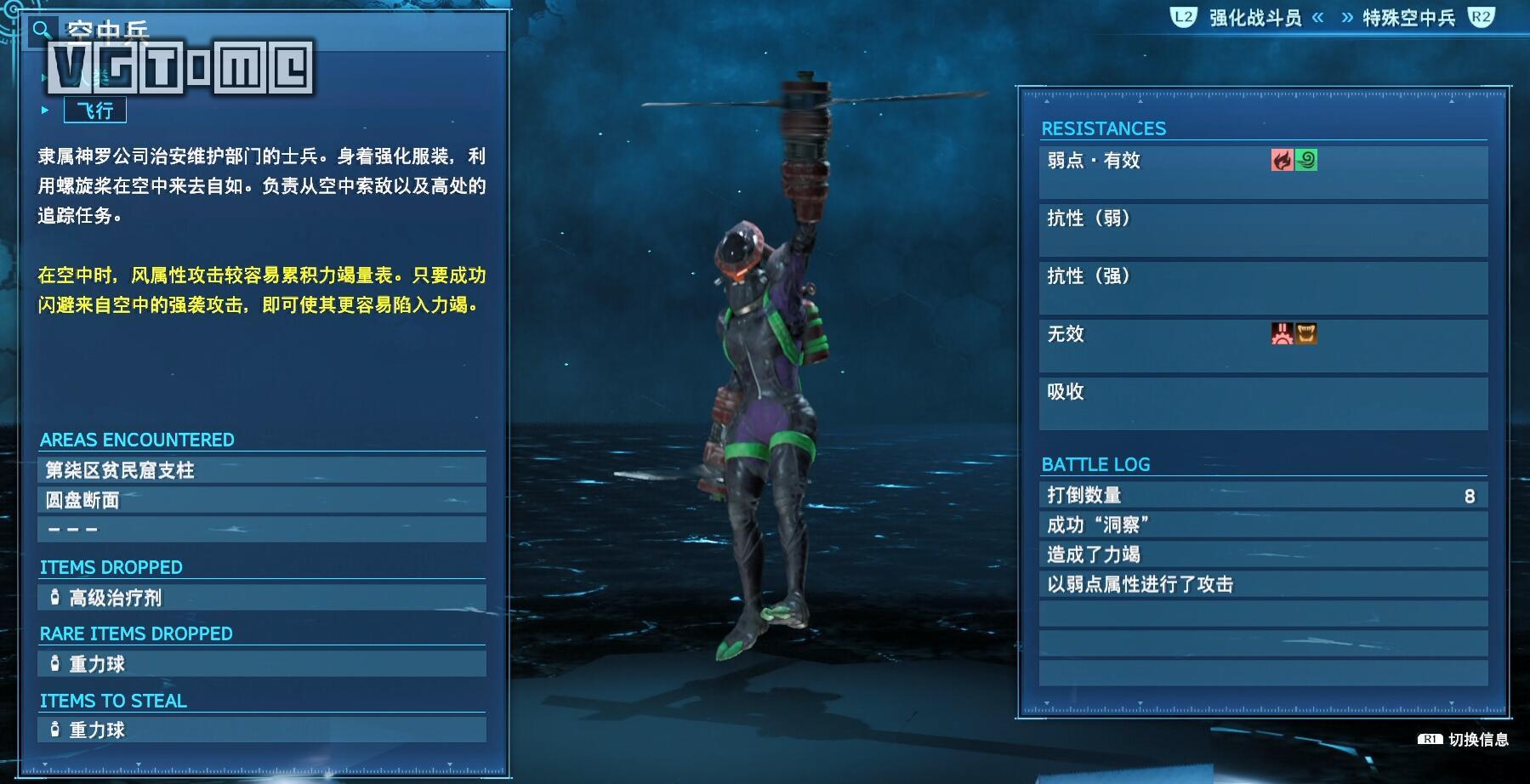Select the wind element icon beside fire
The height and width of the screenshot is (784, 1530).
(x=1305, y=162)
